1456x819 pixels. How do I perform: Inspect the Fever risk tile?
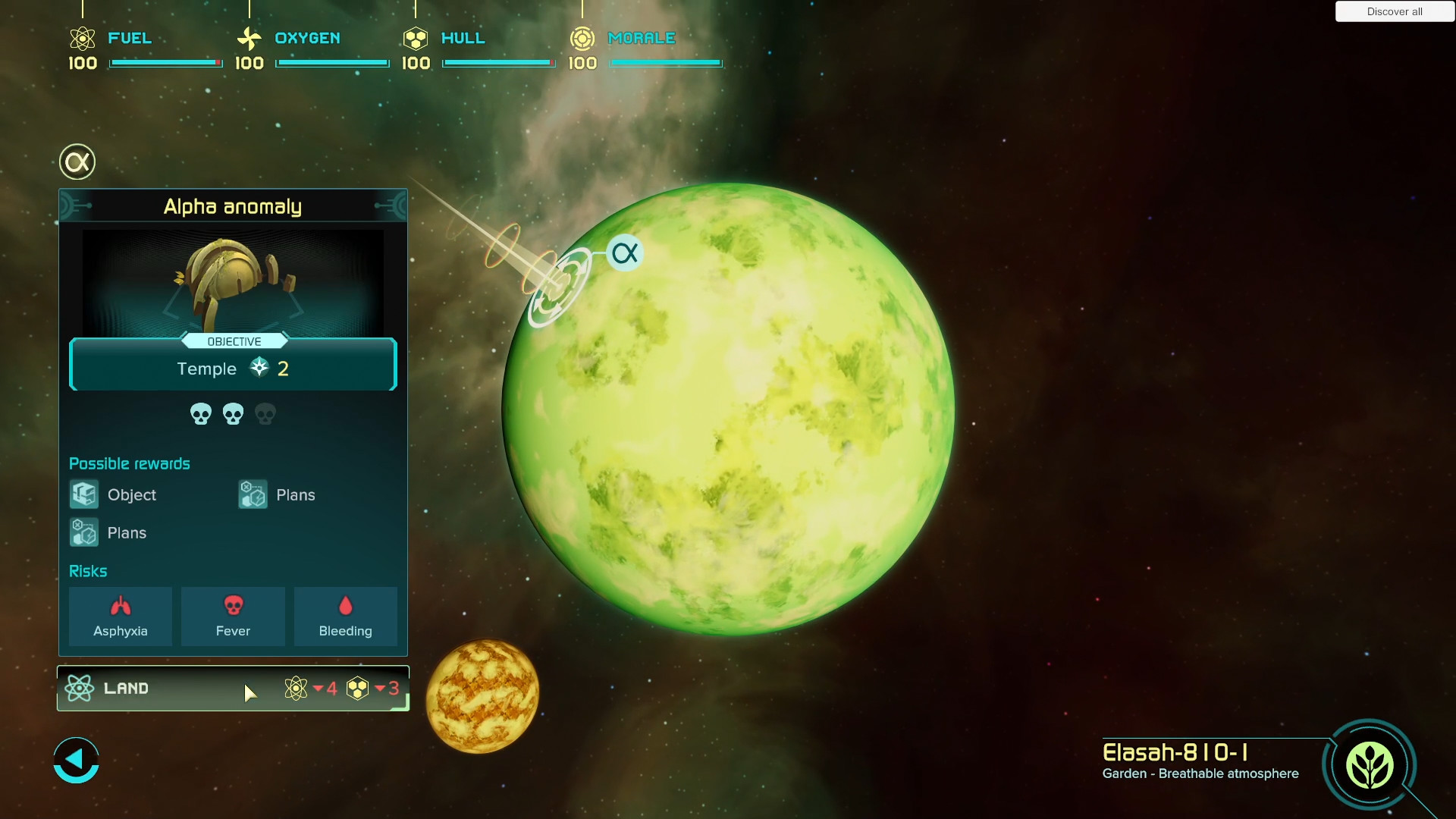pos(233,617)
